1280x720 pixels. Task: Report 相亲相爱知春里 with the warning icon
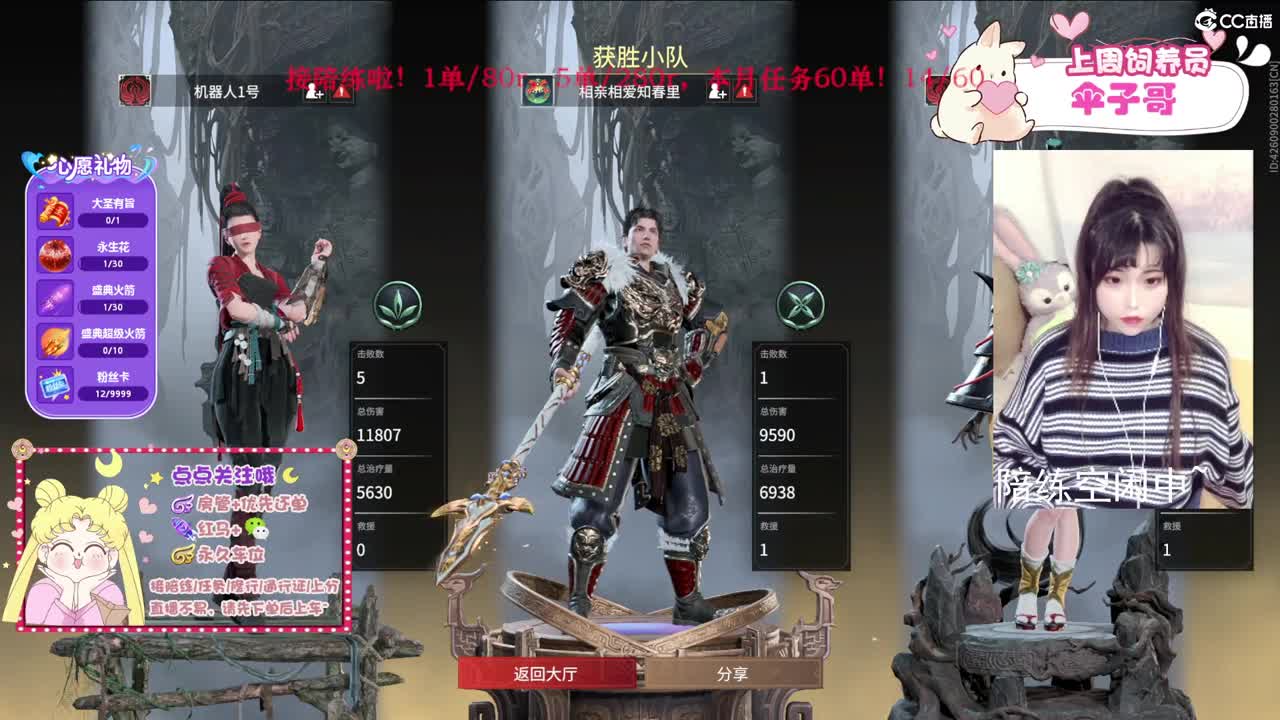pyautogui.click(x=744, y=90)
